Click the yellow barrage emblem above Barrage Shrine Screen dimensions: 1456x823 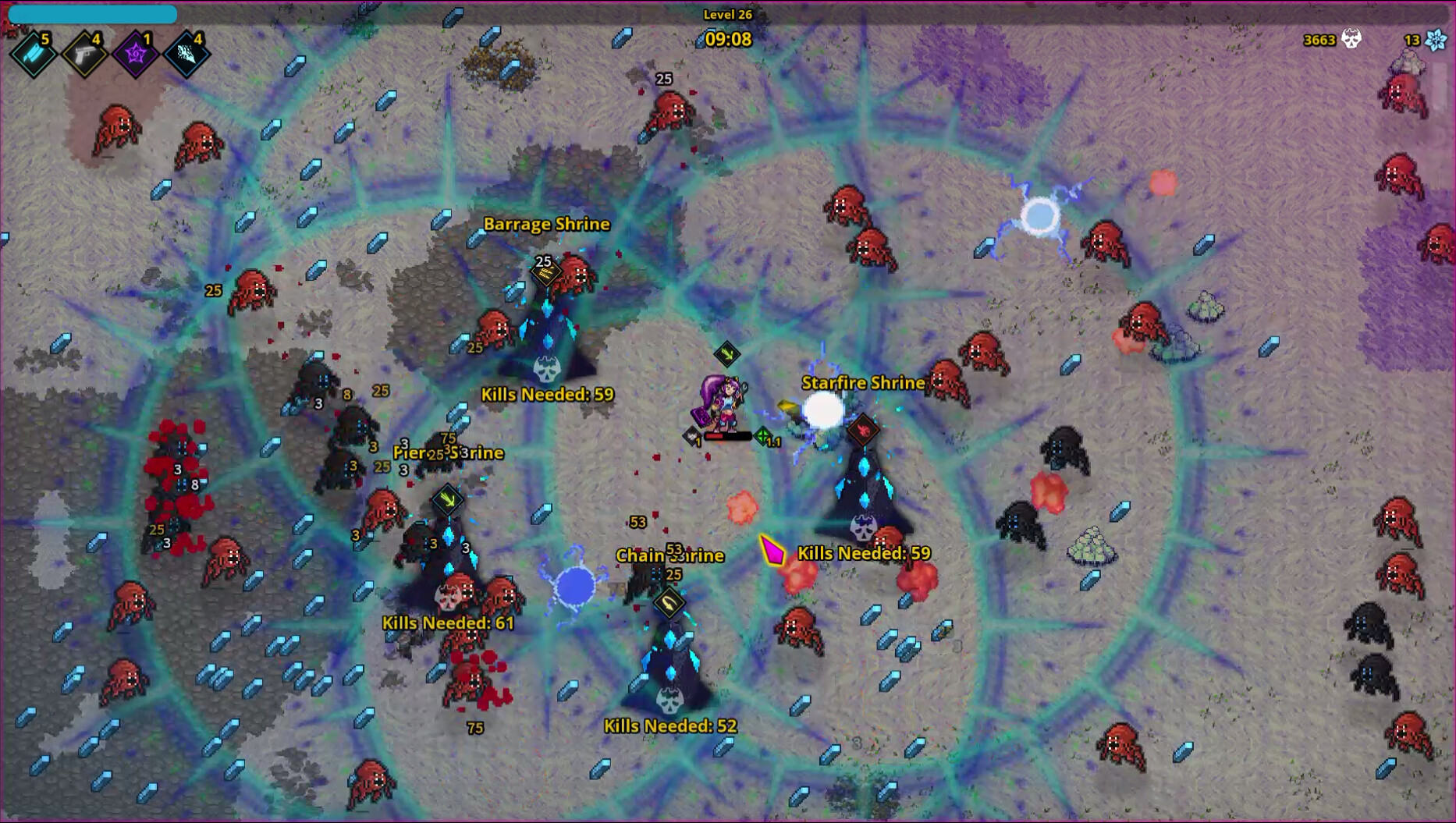pos(546,272)
